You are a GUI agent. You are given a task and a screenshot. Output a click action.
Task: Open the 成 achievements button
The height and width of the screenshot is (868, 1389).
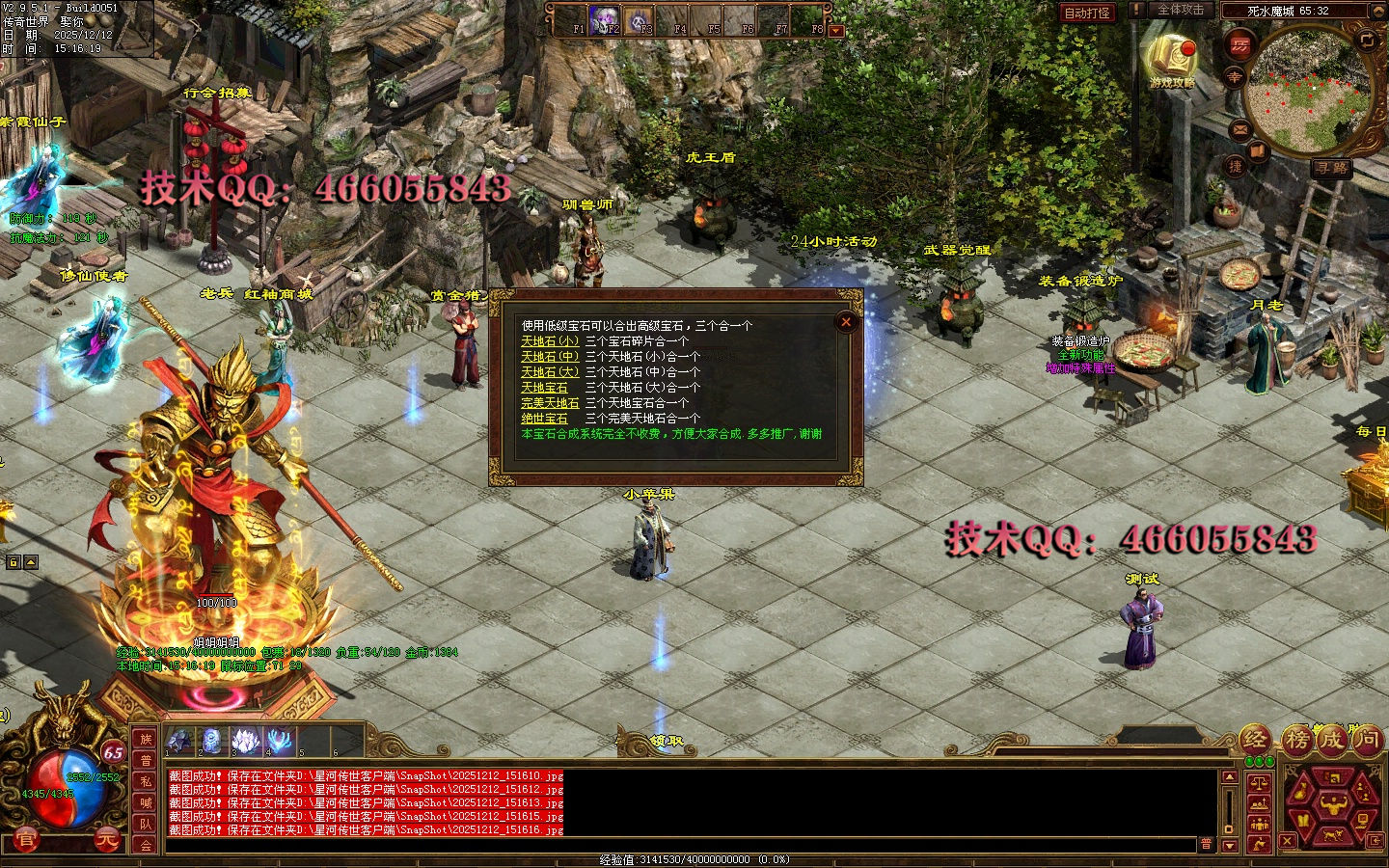[x=1331, y=741]
